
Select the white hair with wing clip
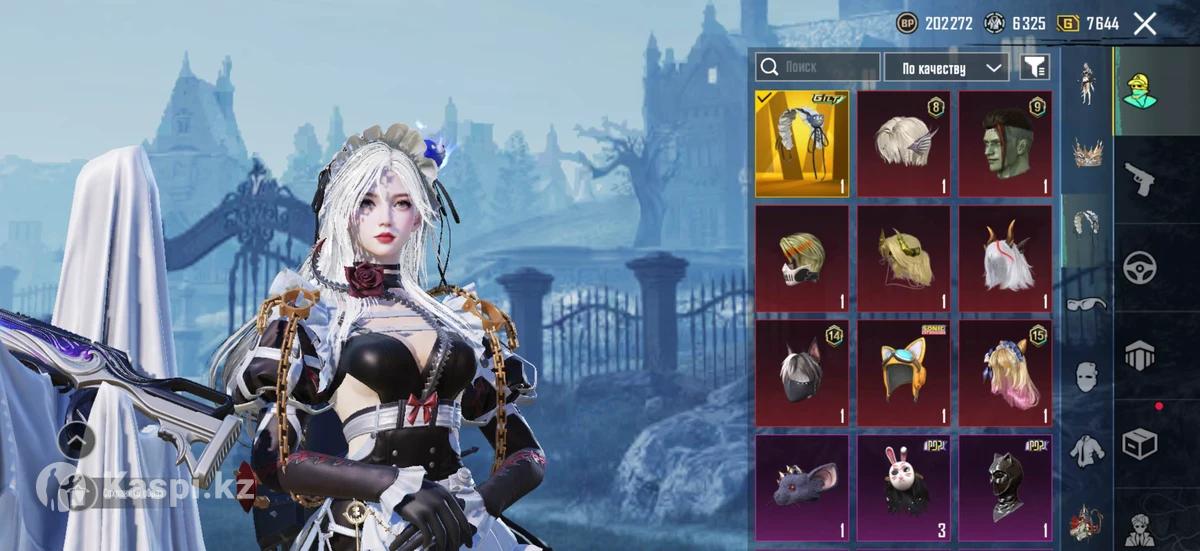point(903,144)
